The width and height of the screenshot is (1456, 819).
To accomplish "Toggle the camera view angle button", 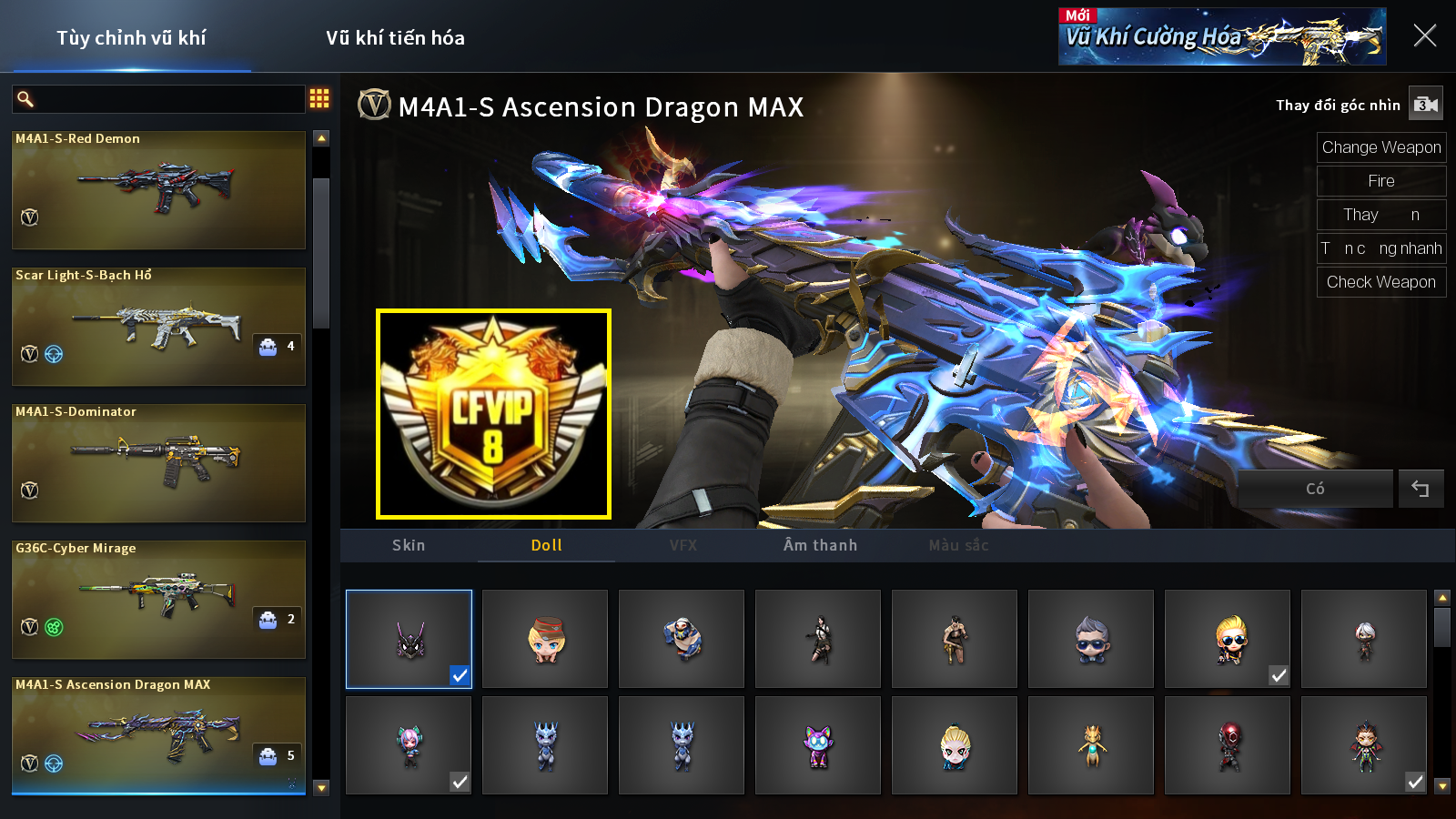I will coord(1425,105).
